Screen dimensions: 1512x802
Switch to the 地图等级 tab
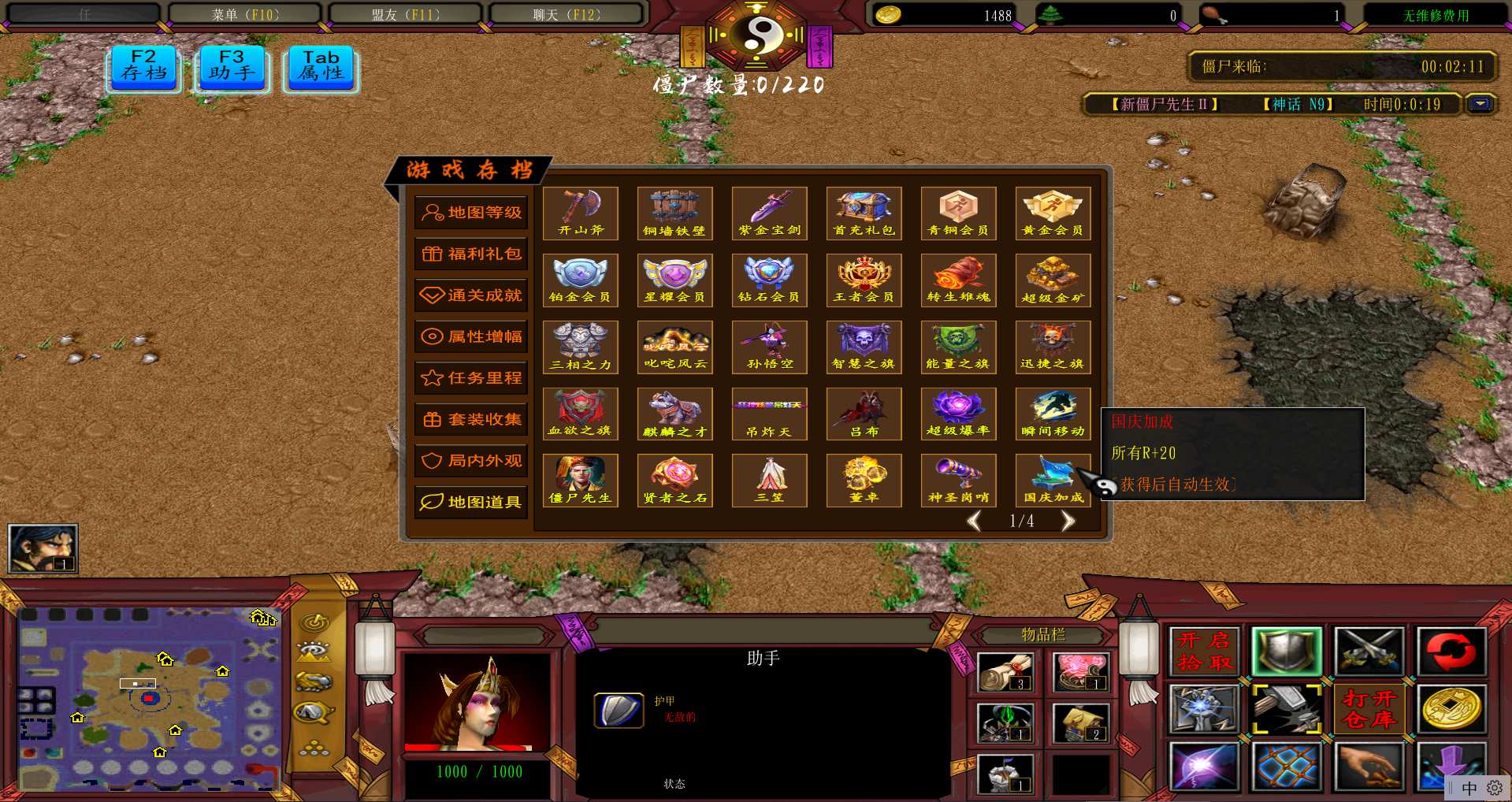click(471, 213)
